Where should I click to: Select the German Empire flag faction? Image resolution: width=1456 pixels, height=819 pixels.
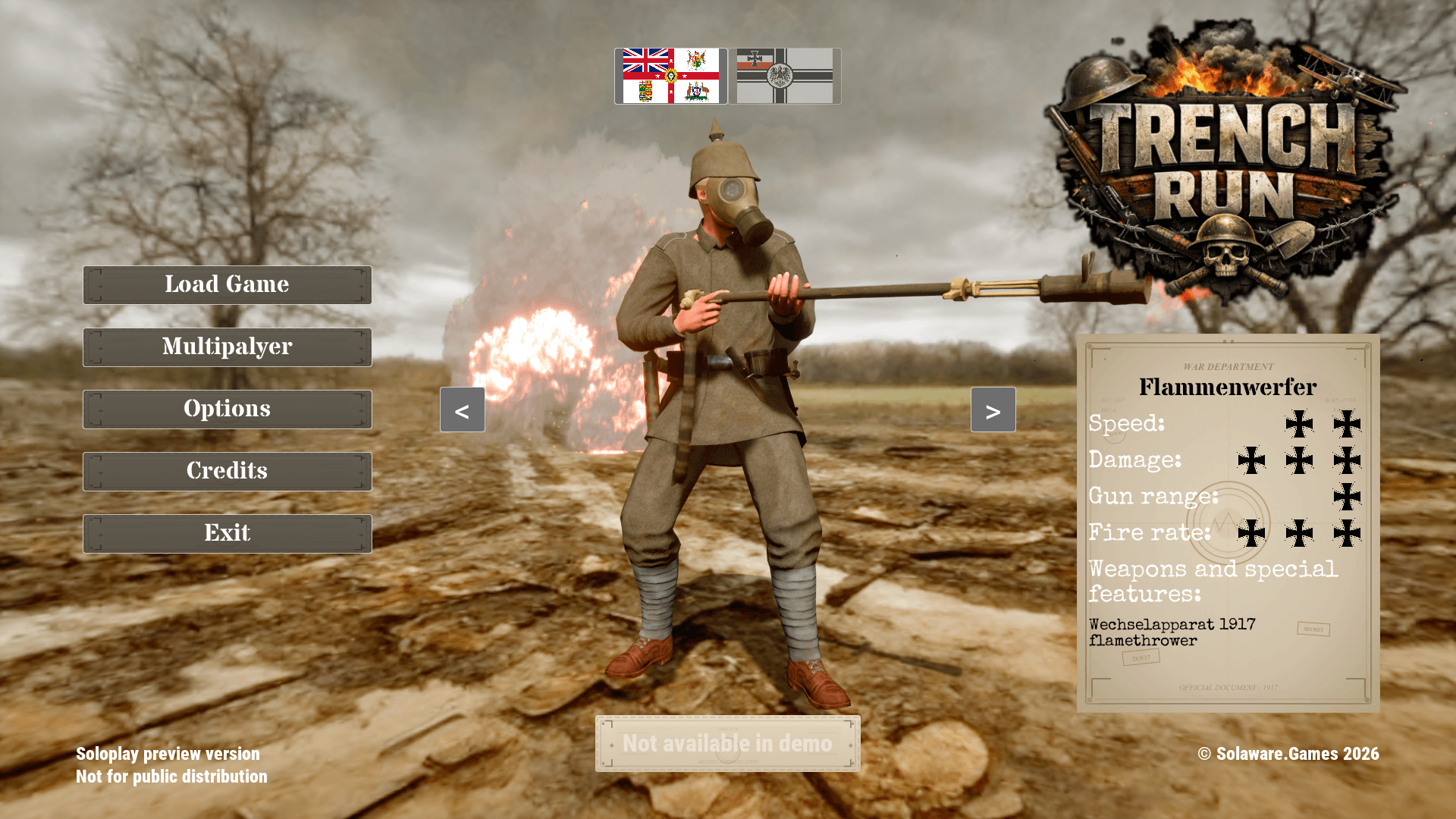tap(784, 76)
